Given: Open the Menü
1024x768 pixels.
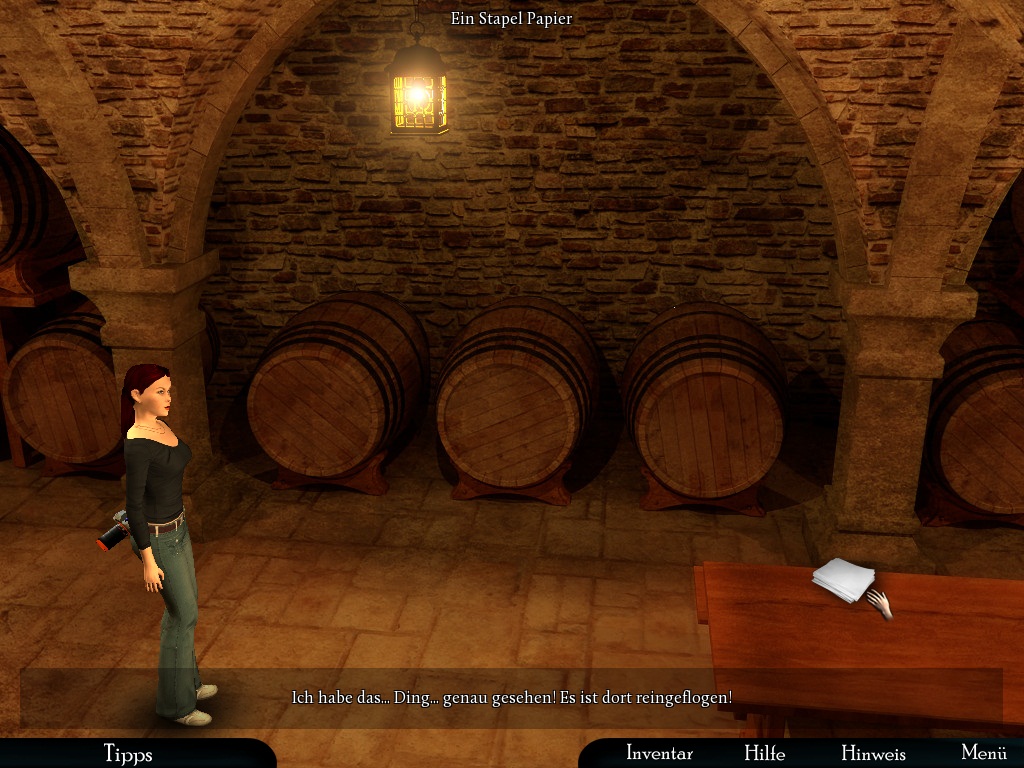Looking at the screenshot, I should 983,753.
